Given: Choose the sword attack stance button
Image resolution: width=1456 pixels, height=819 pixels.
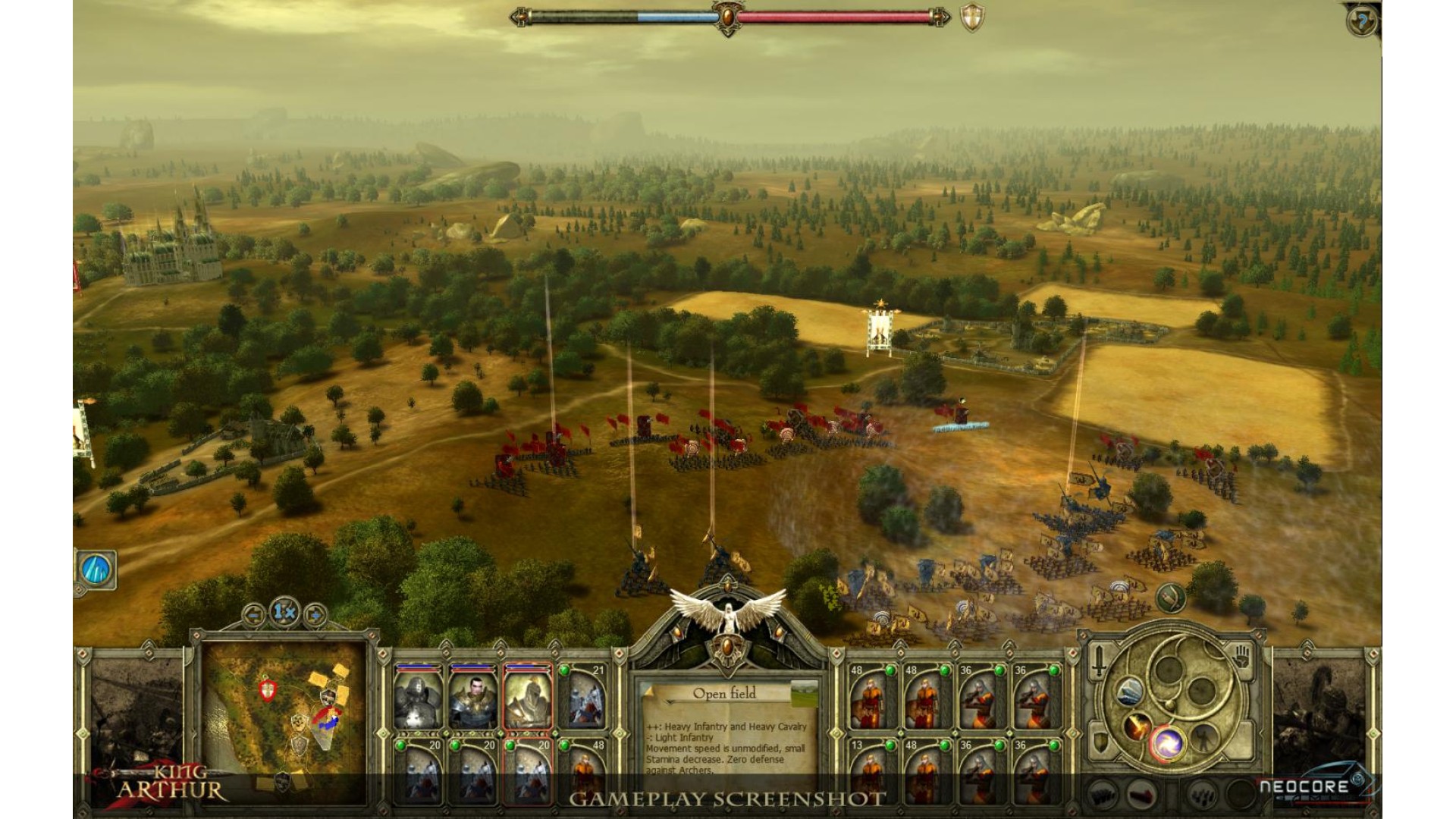Looking at the screenshot, I should pyautogui.click(x=1099, y=661).
